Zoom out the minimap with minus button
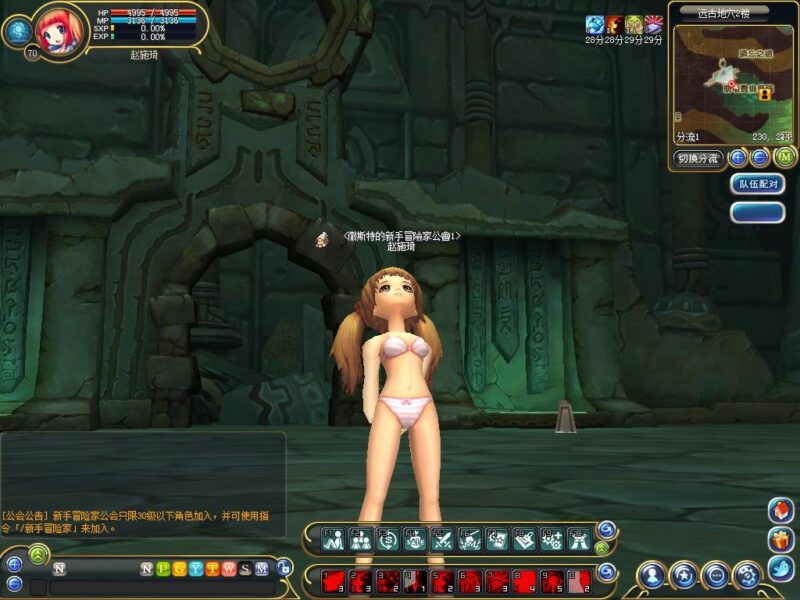This screenshot has height=600, width=800. (759, 157)
